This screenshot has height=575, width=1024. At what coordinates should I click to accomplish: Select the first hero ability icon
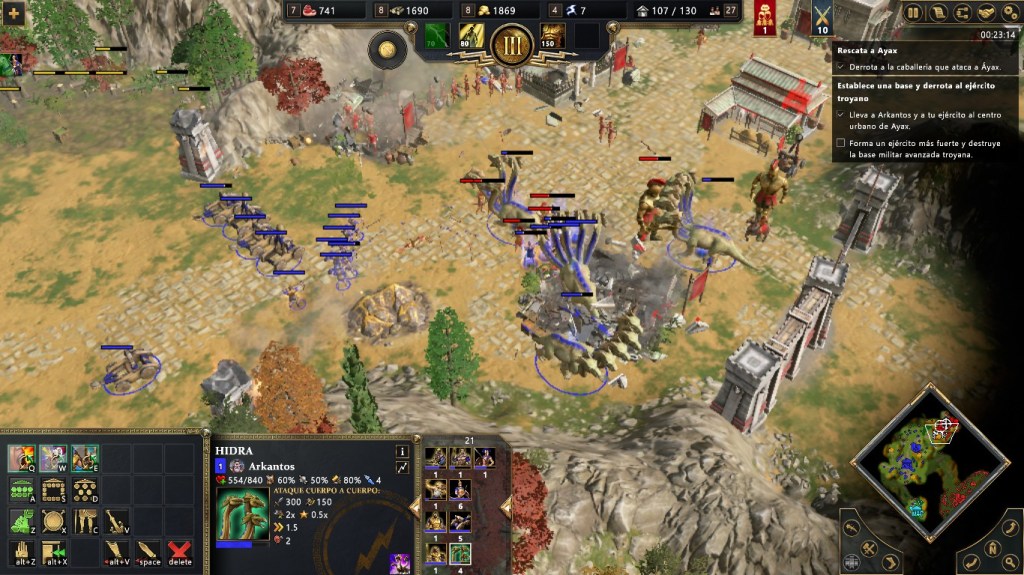[x=22, y=458]
